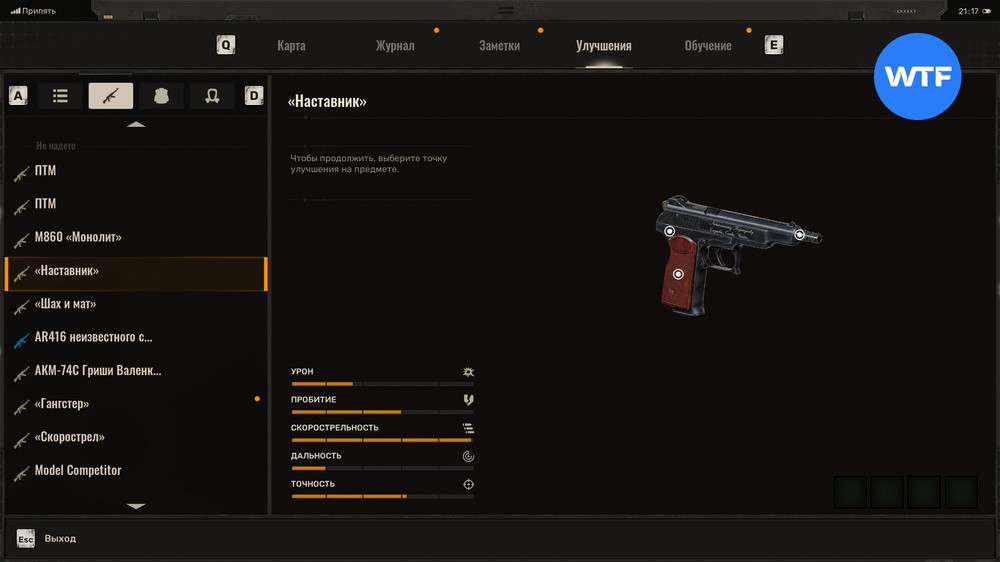
Task: Choose «Гангстер» in the weapon list
Action: (62, 404)
